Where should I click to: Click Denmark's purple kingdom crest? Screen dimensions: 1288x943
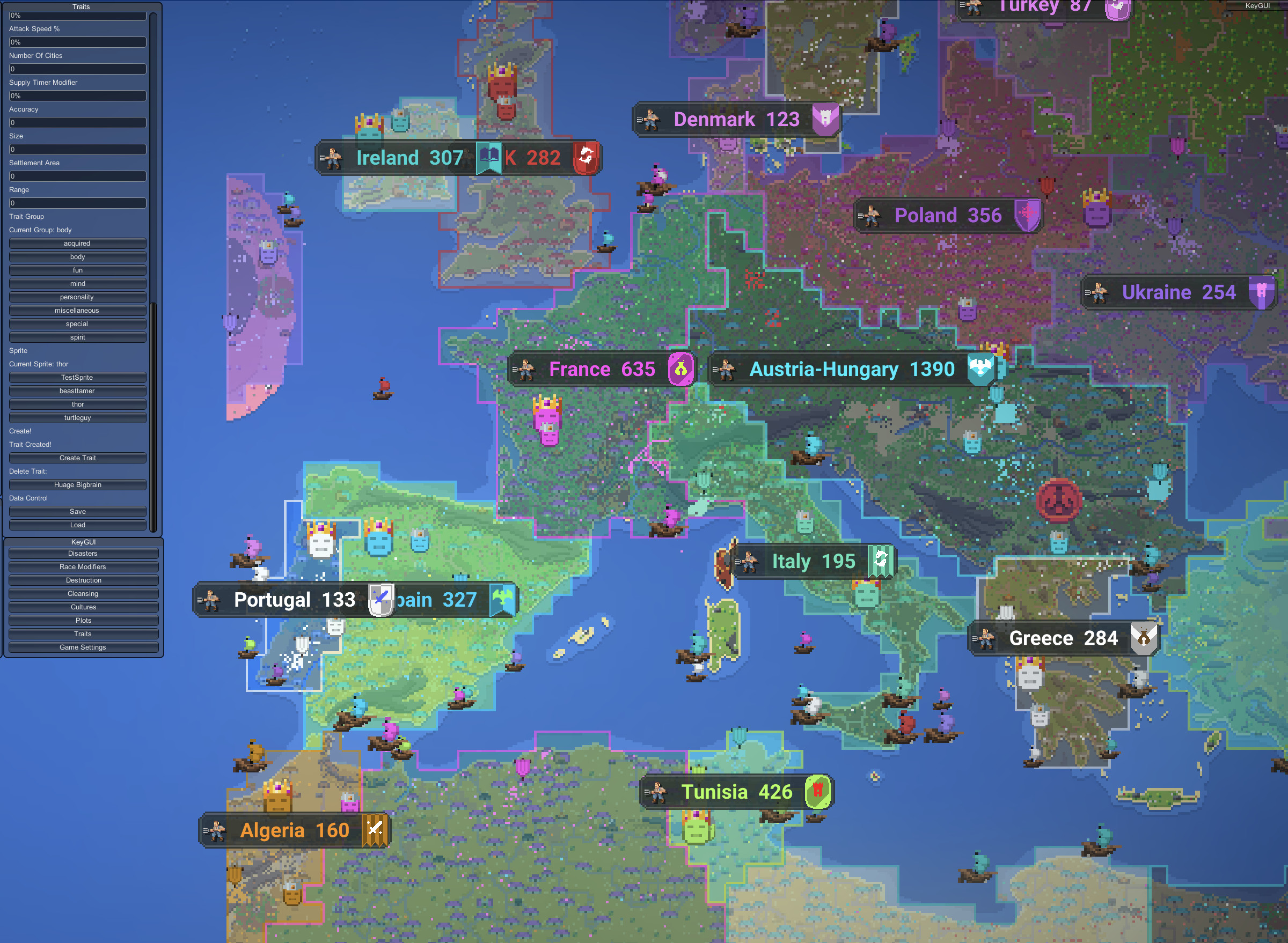pyautogui.click(x=825, y=119)
